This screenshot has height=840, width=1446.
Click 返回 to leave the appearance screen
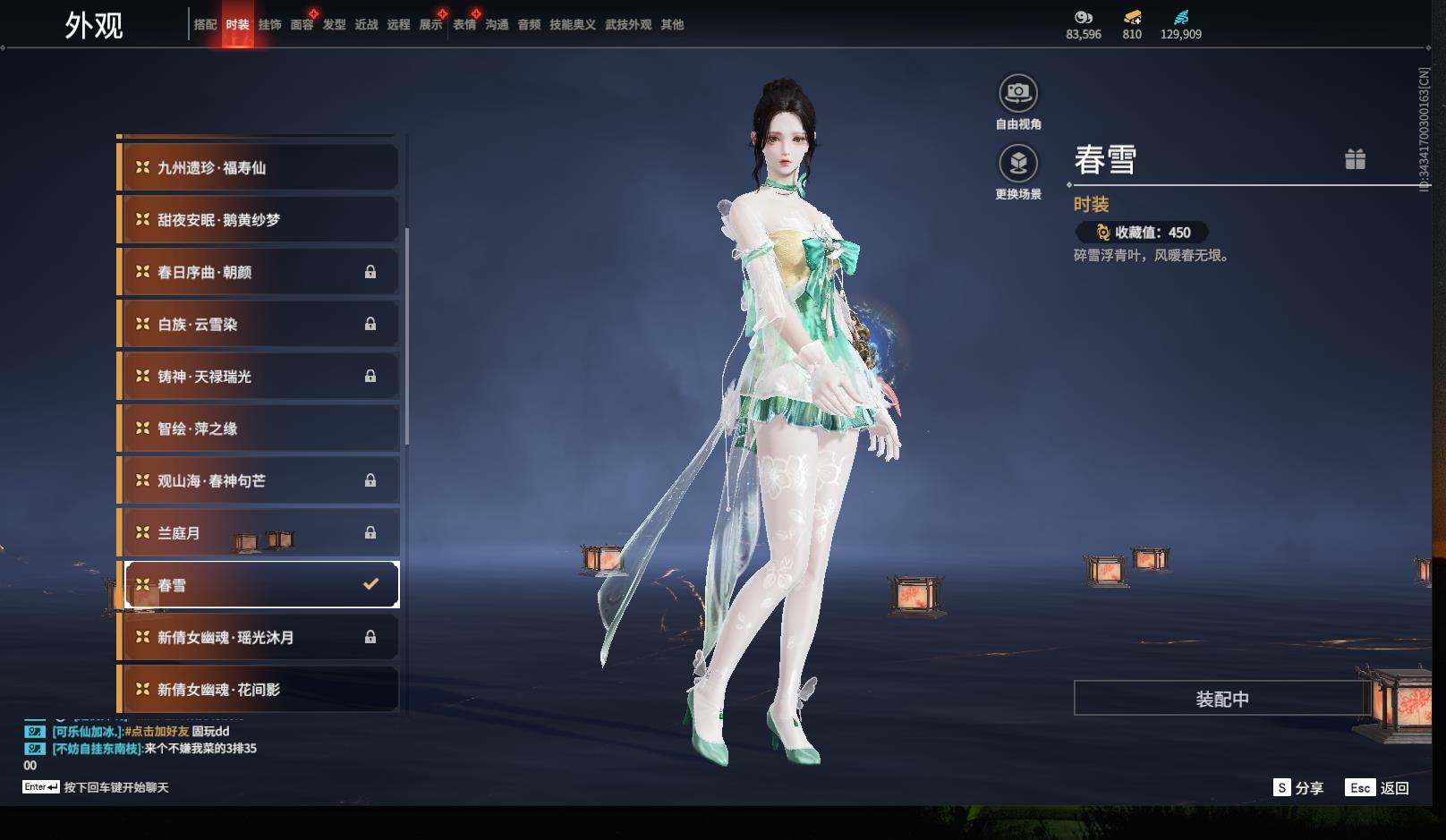1377,788
